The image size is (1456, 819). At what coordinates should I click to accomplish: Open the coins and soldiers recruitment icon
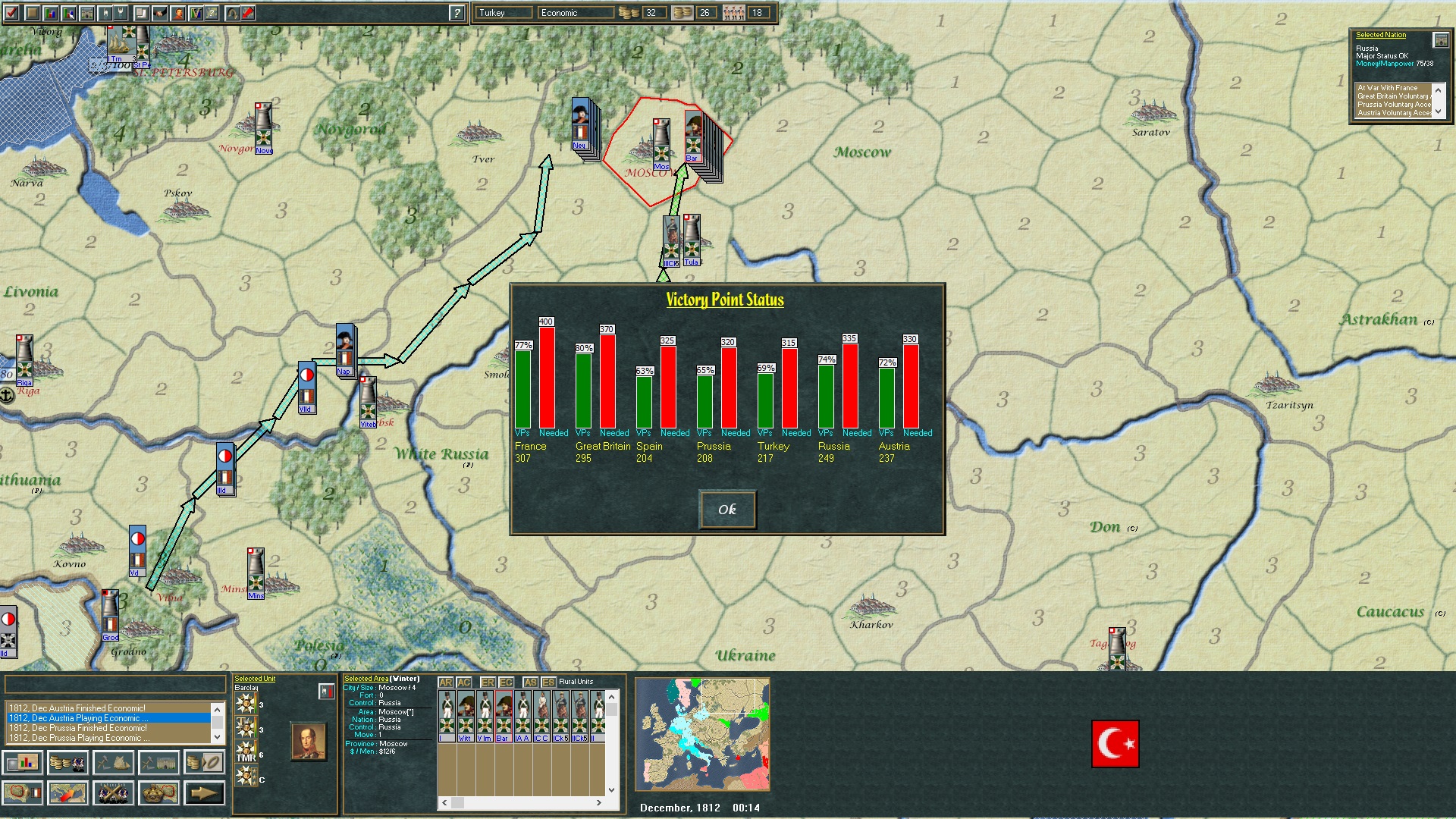(68, 763)
